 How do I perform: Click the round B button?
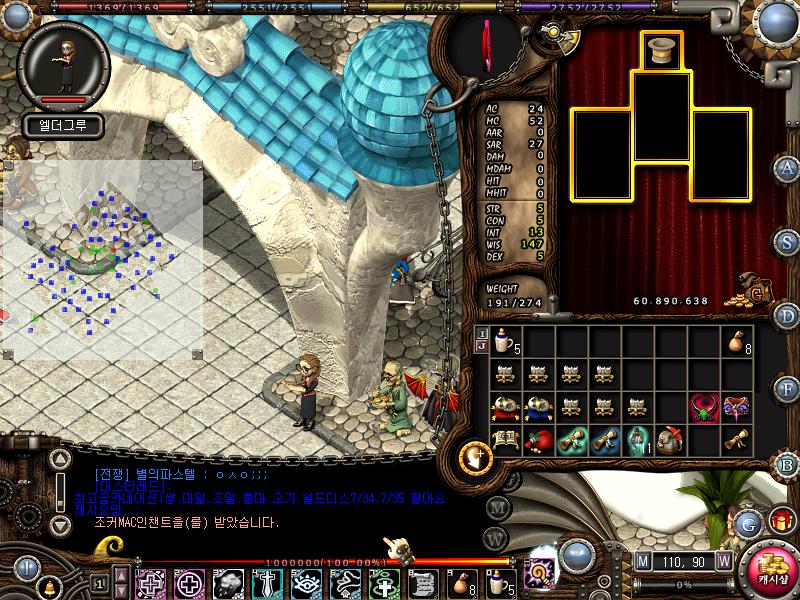point(789,463)
